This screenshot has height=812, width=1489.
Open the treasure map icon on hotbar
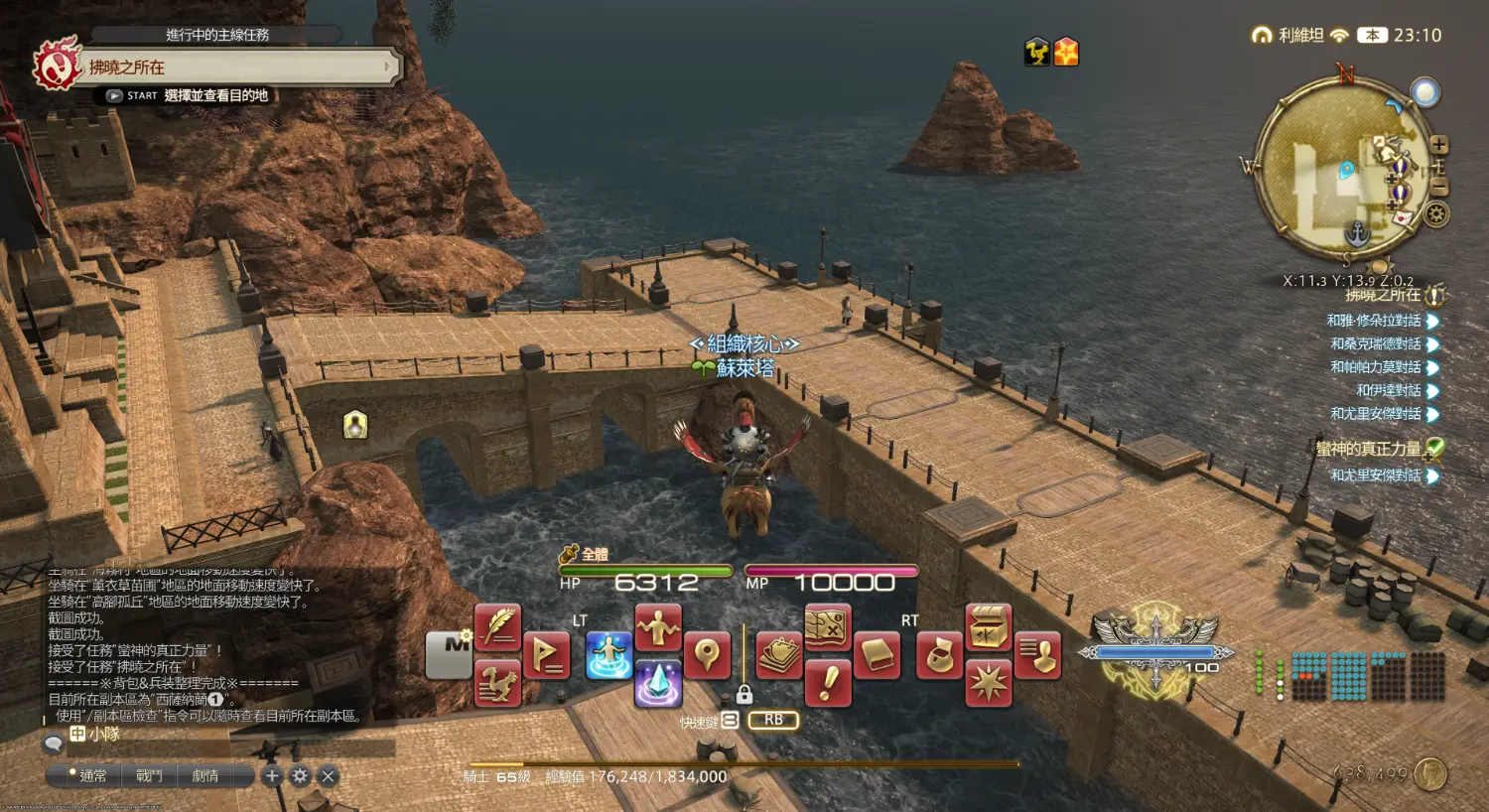click(x=828, y=627)
